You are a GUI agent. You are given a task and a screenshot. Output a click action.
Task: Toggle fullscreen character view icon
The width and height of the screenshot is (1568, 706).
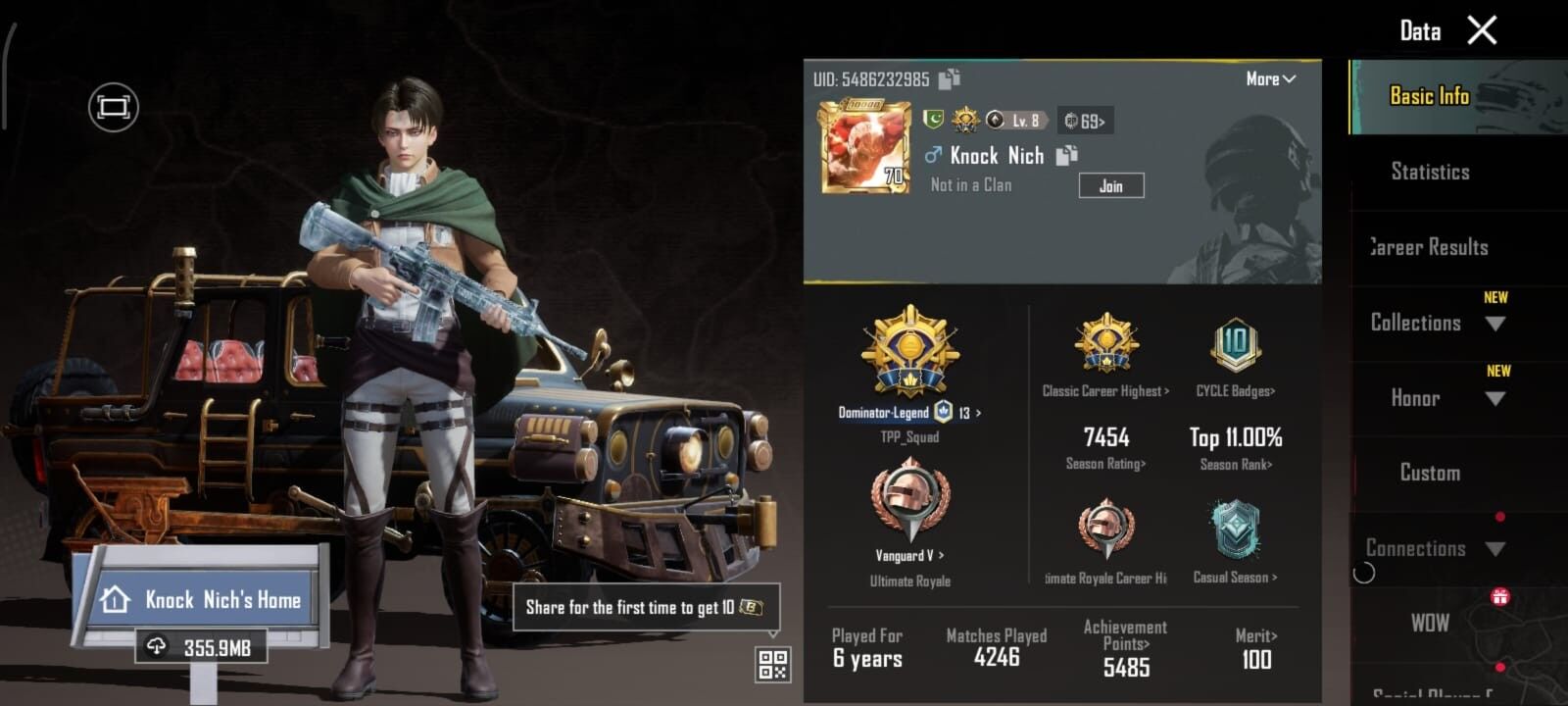click(x=114, y=107)
